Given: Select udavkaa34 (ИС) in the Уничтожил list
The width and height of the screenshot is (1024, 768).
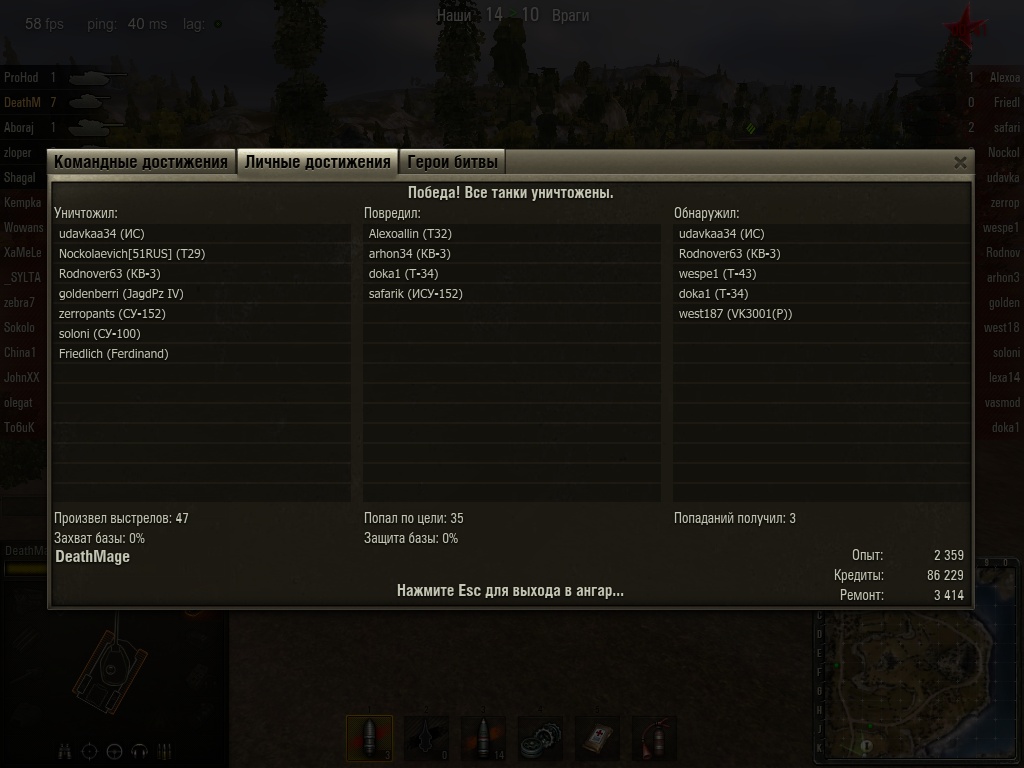Looking at the screenshot, I should [102, 234].
